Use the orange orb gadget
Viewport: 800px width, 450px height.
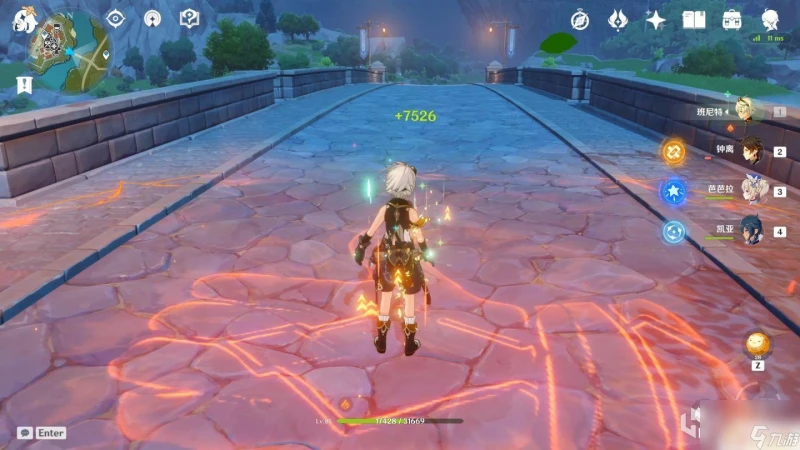757,345
